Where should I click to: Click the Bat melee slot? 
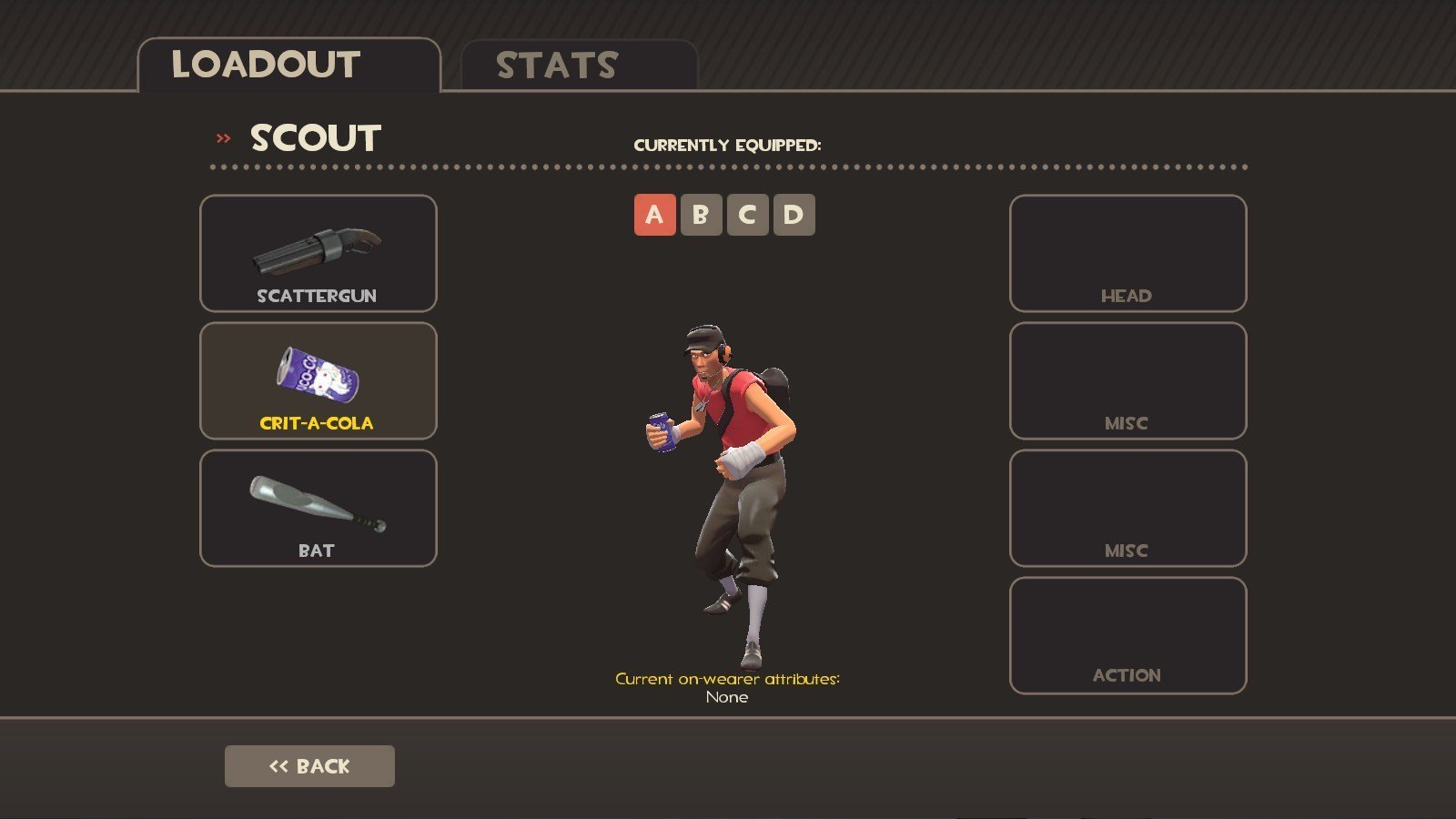318,508
